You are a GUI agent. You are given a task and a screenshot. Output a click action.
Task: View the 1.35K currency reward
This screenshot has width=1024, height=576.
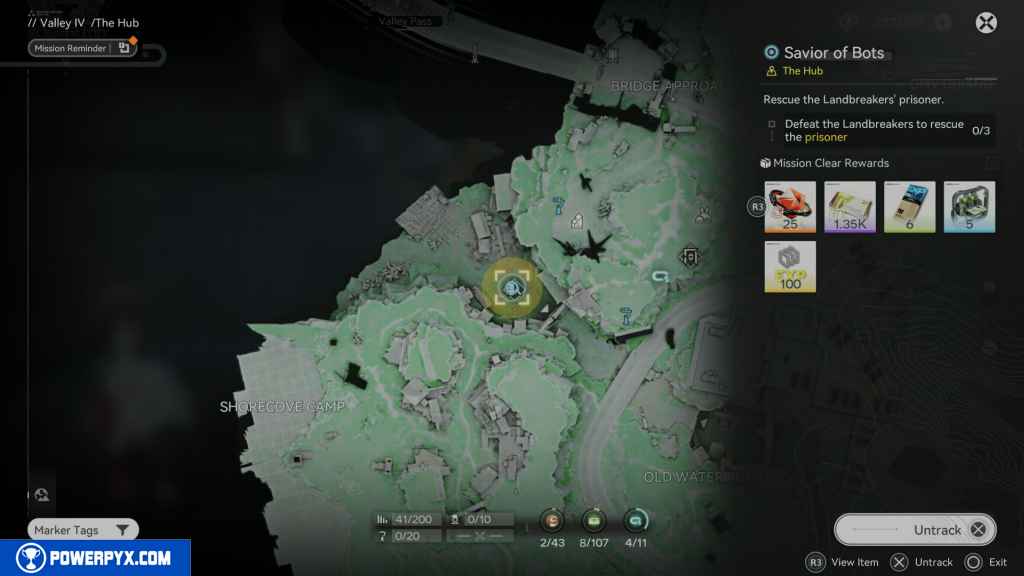pos(850,207)
